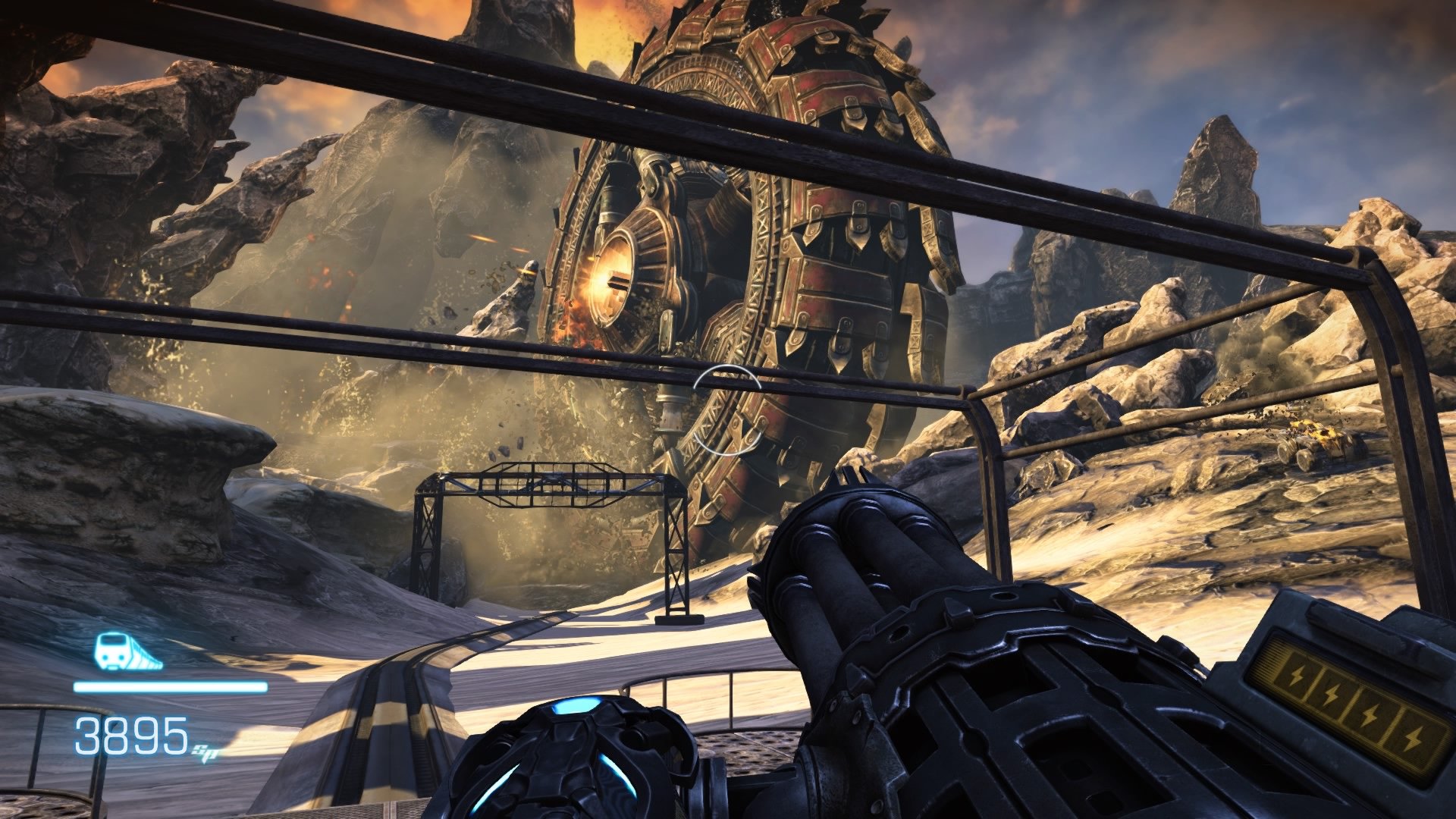
Task: Click the third lightning bolt ammo indicator
Action: coord(1370,714)
